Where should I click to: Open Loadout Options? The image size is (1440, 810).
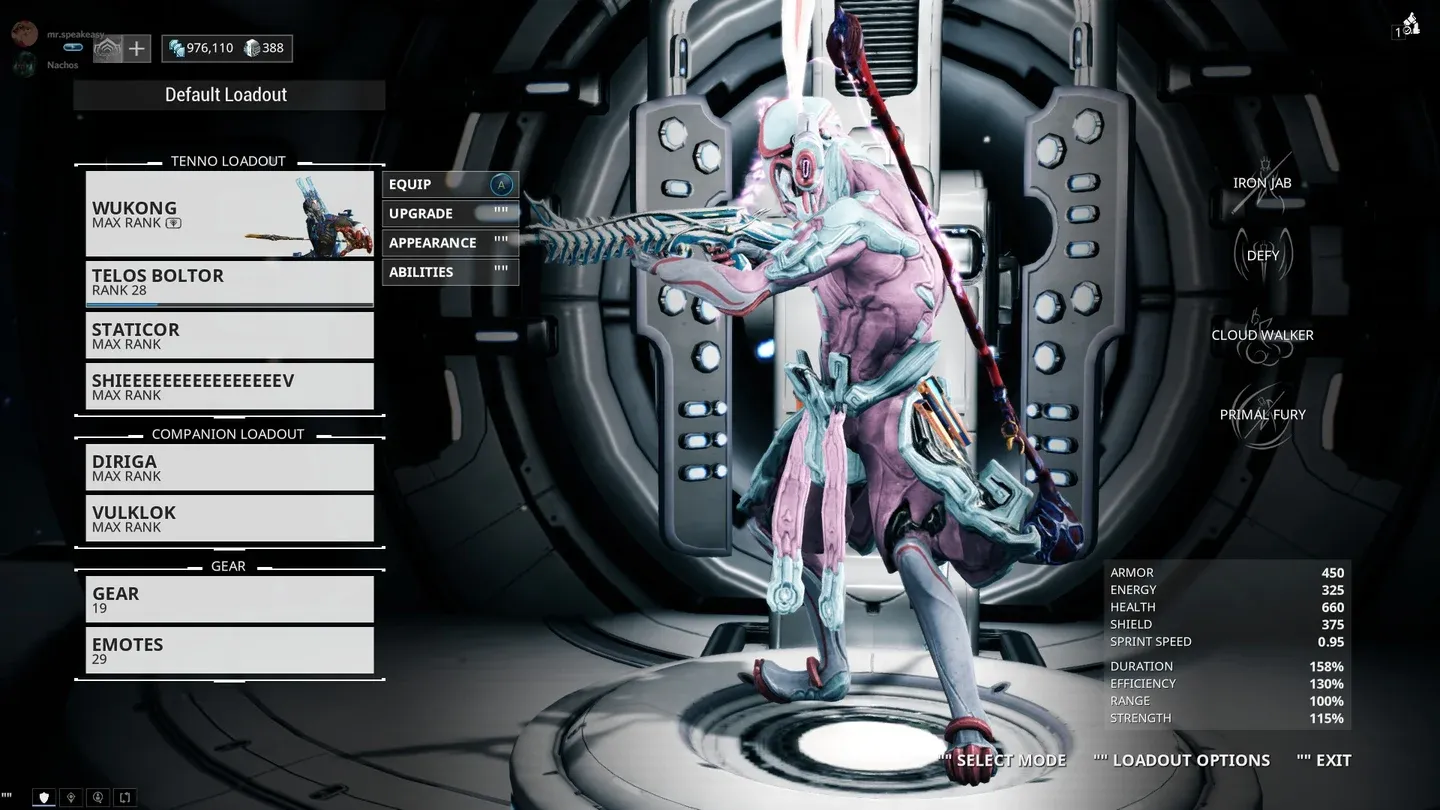pyautogui.click(x=1190, y=760)
